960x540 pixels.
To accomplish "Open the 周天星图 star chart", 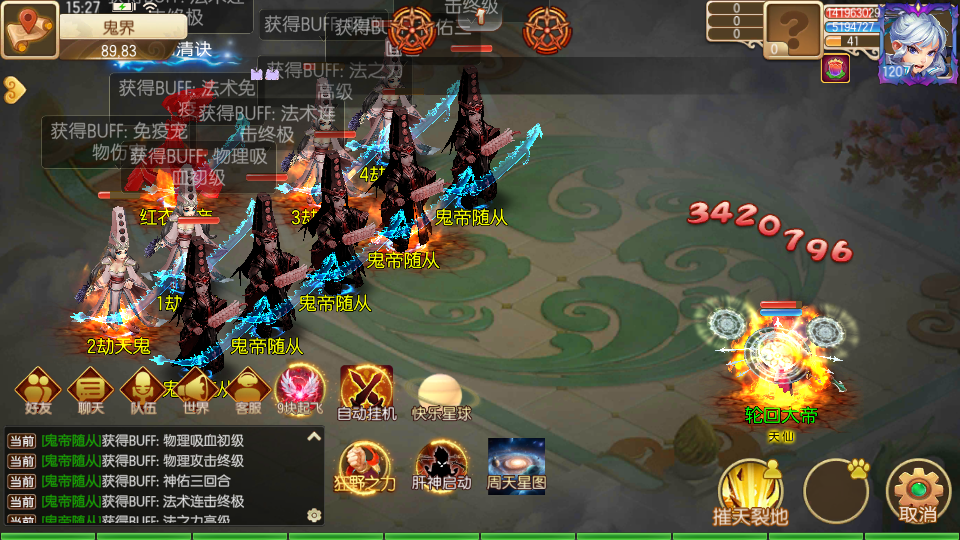I will coord(516,464).
